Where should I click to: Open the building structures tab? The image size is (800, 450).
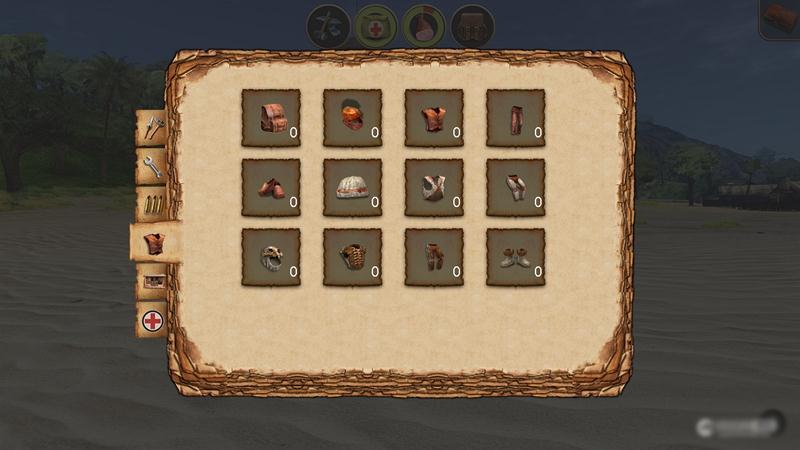153,282
